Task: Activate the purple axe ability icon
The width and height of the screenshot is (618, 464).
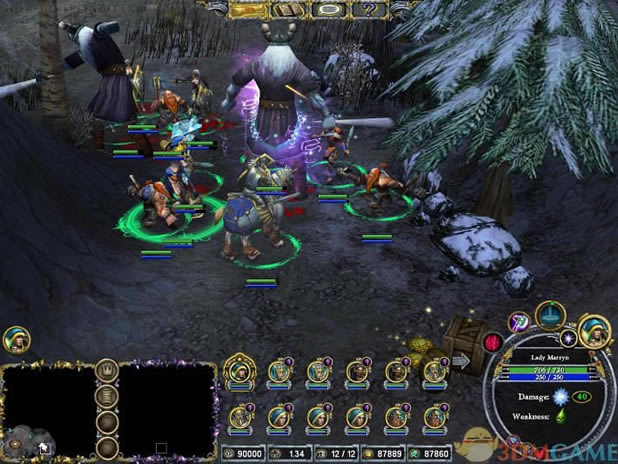Action: coord(517,321)
